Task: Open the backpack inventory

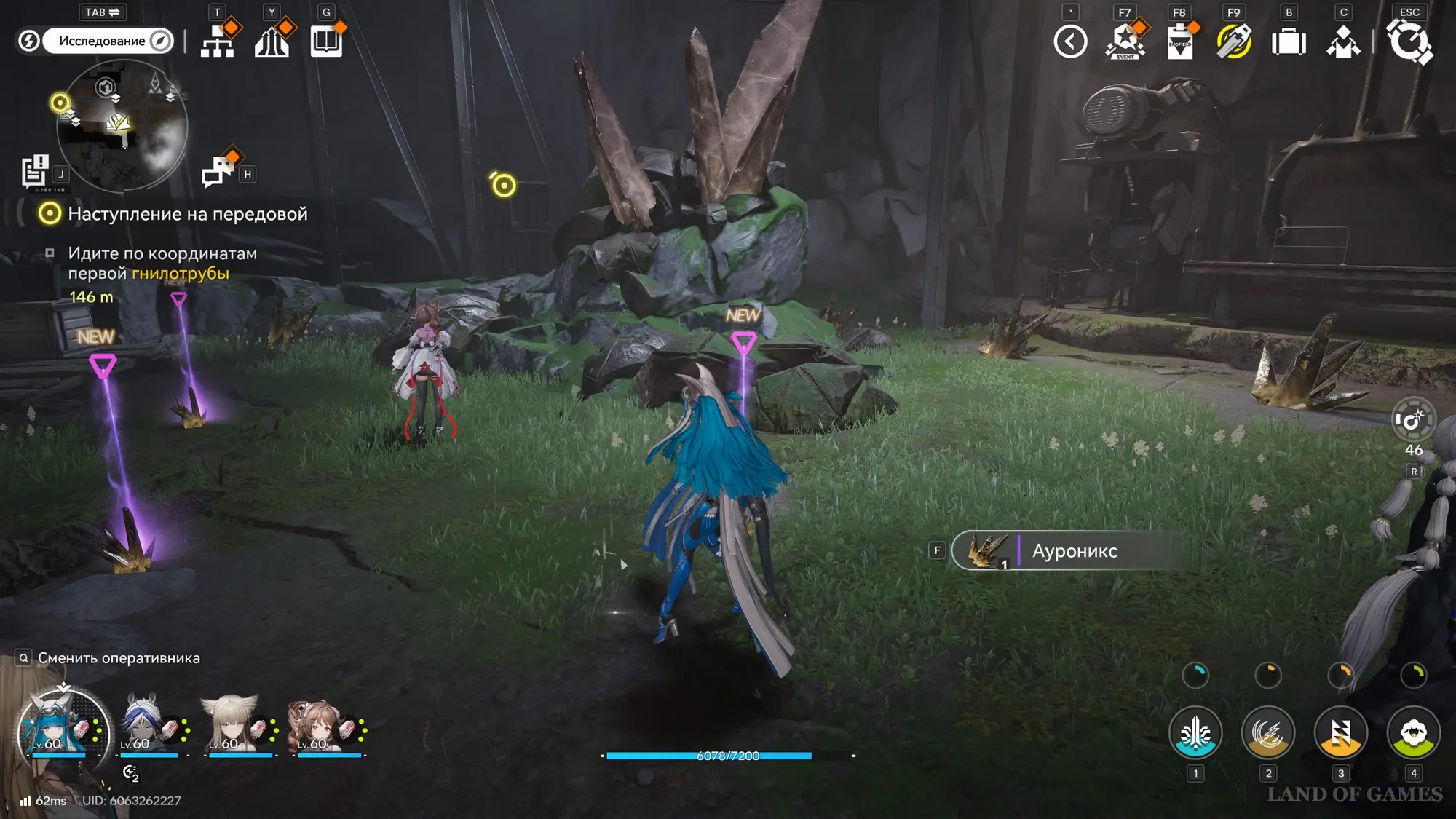Action: [1289, 42]
